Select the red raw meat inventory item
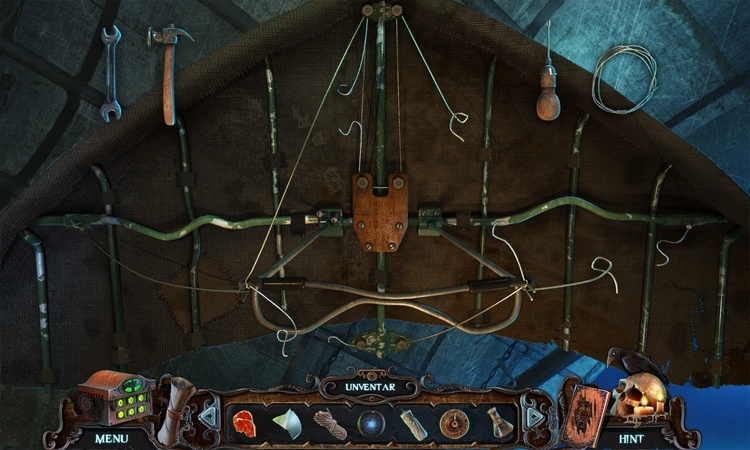 (x=245, y=423)
